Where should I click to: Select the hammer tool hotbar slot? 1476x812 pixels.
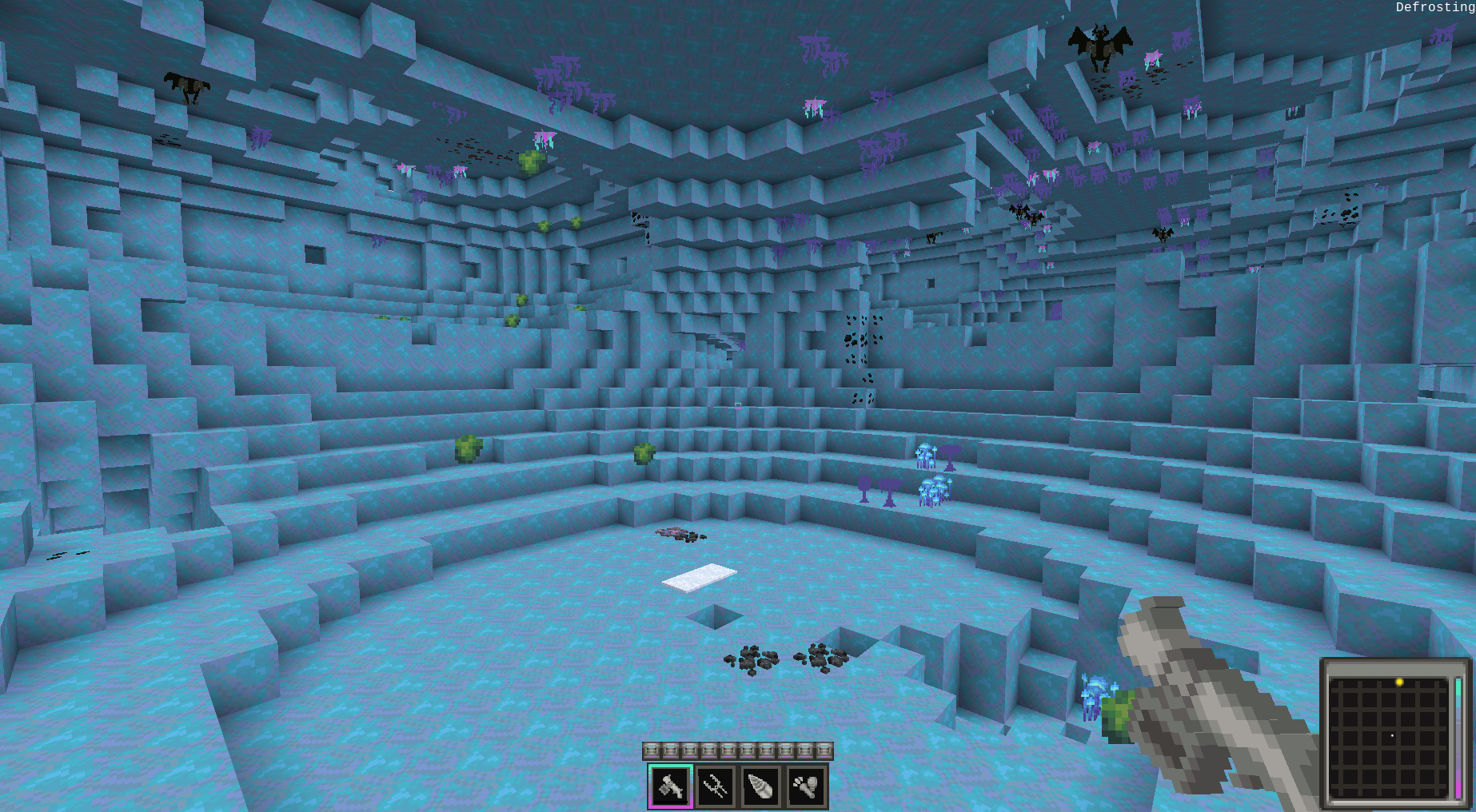click(670, 786)
